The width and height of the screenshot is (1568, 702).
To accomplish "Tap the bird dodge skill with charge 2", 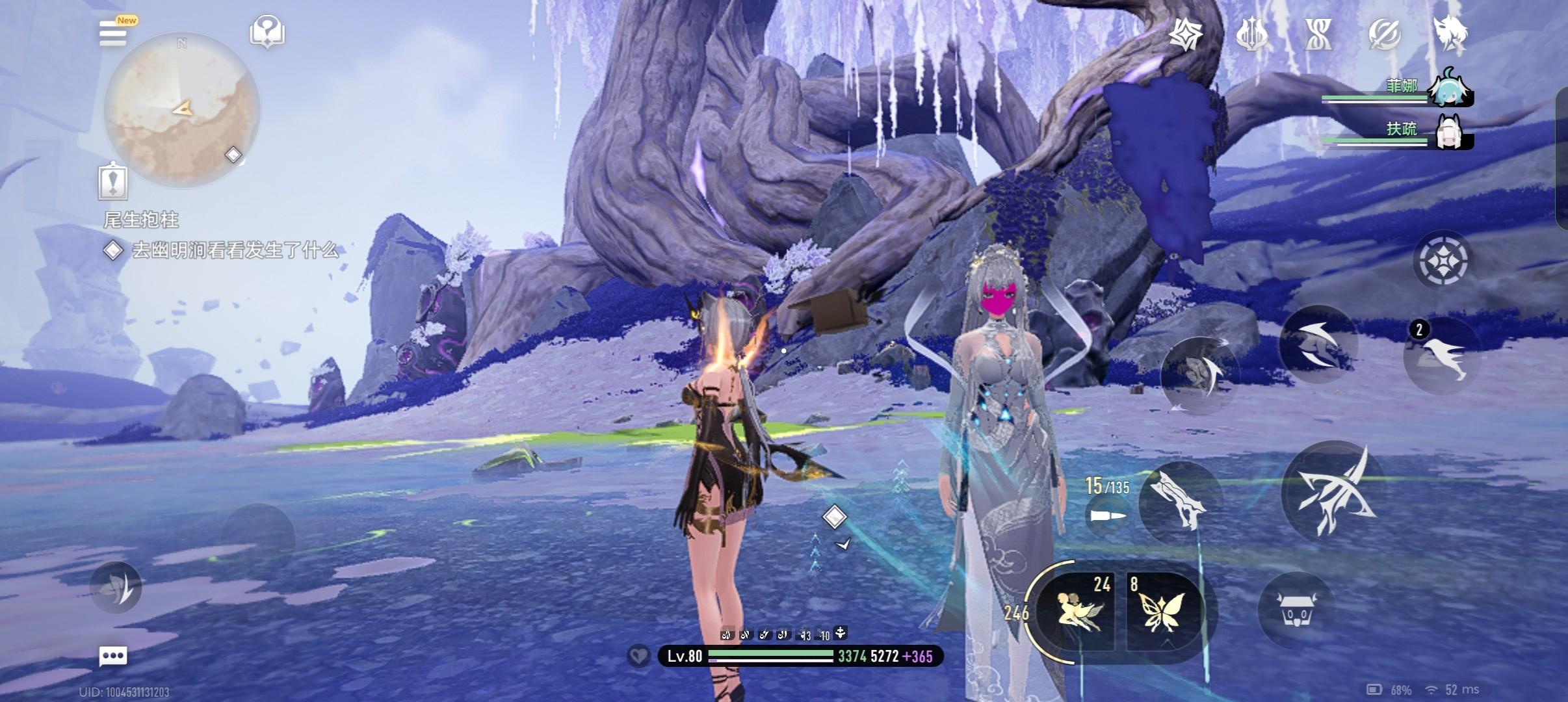I will pyautogui.click(x=1441, y=356).
